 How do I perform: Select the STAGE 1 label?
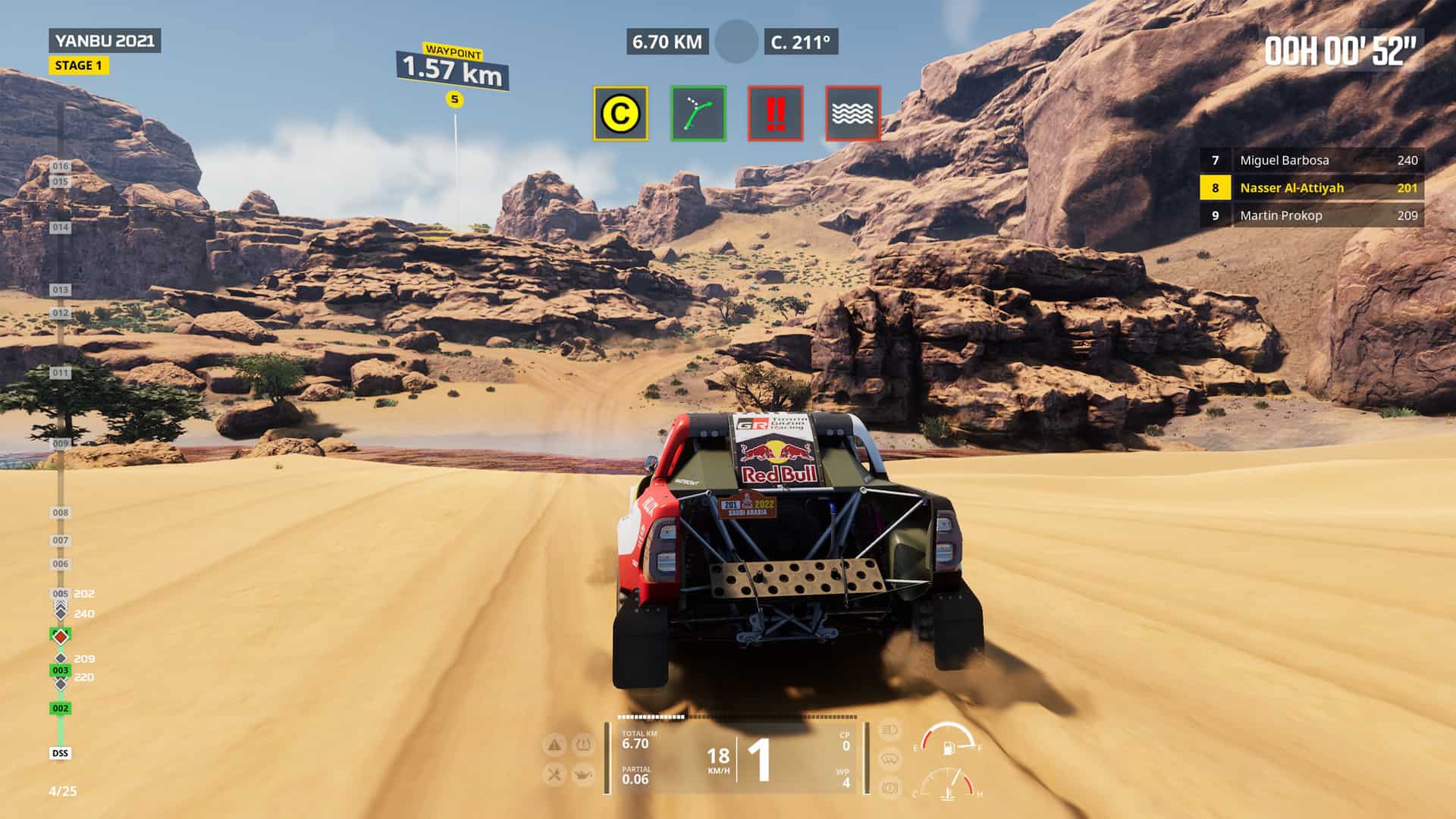point(78,67)
